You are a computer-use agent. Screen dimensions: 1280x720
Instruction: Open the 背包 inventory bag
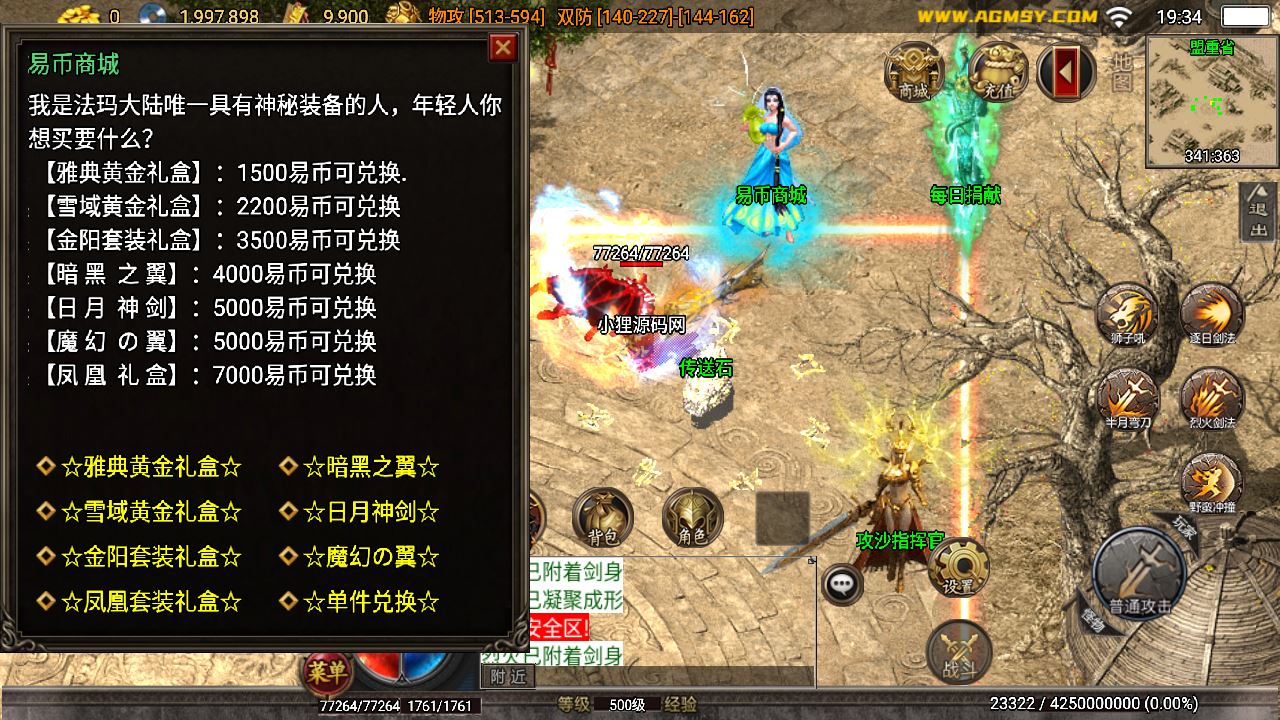pyautogui.click(x=604, y=516)
